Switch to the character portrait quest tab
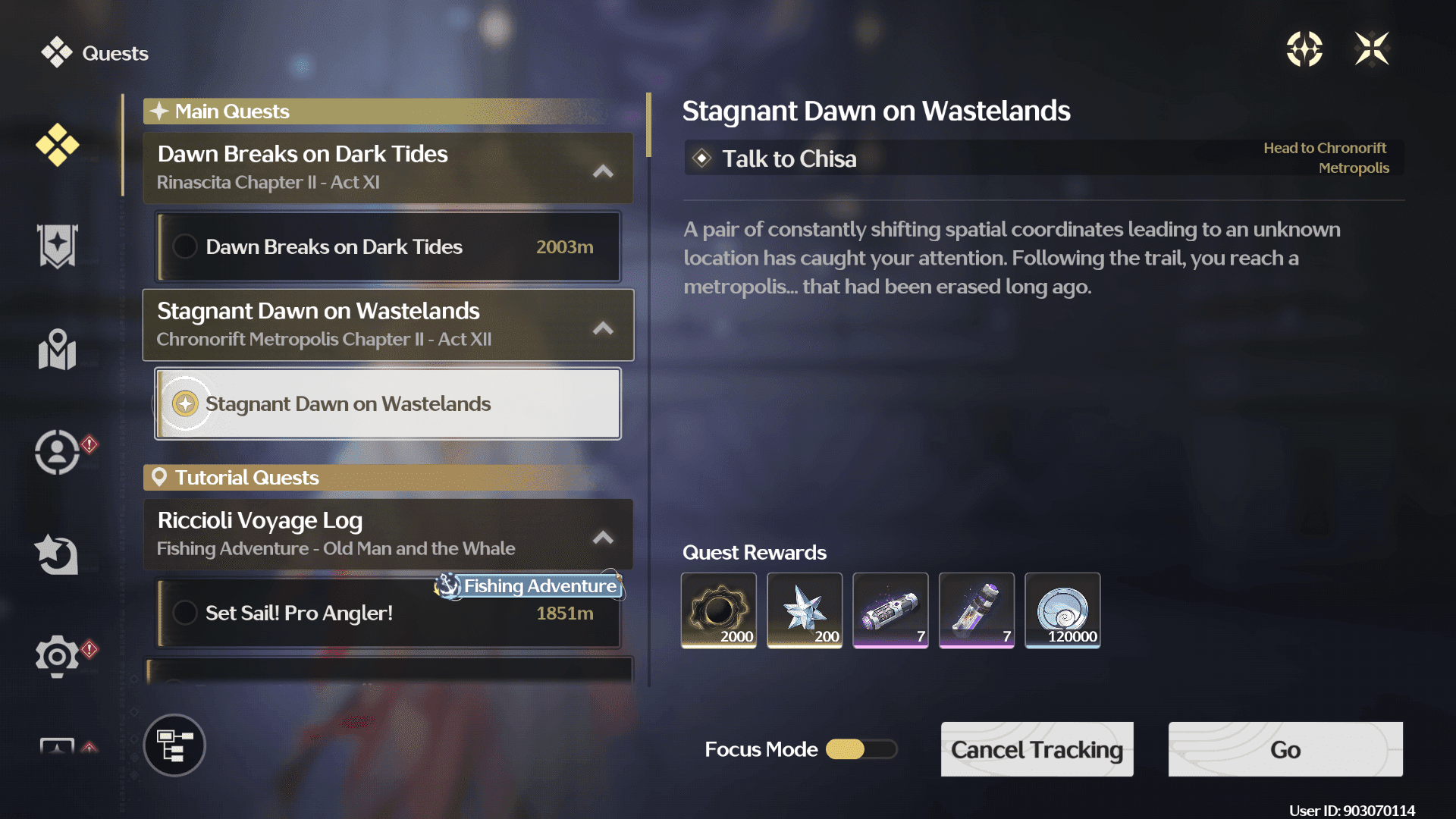This screenshot has height=819, width=1456. pyautogui.click(x=57, y=452)
